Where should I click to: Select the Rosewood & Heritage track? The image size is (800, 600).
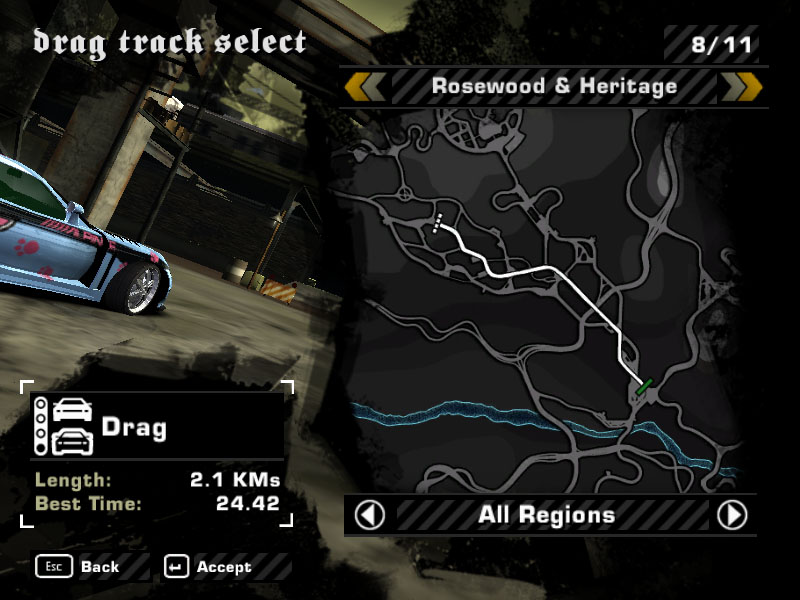point(554,87)
